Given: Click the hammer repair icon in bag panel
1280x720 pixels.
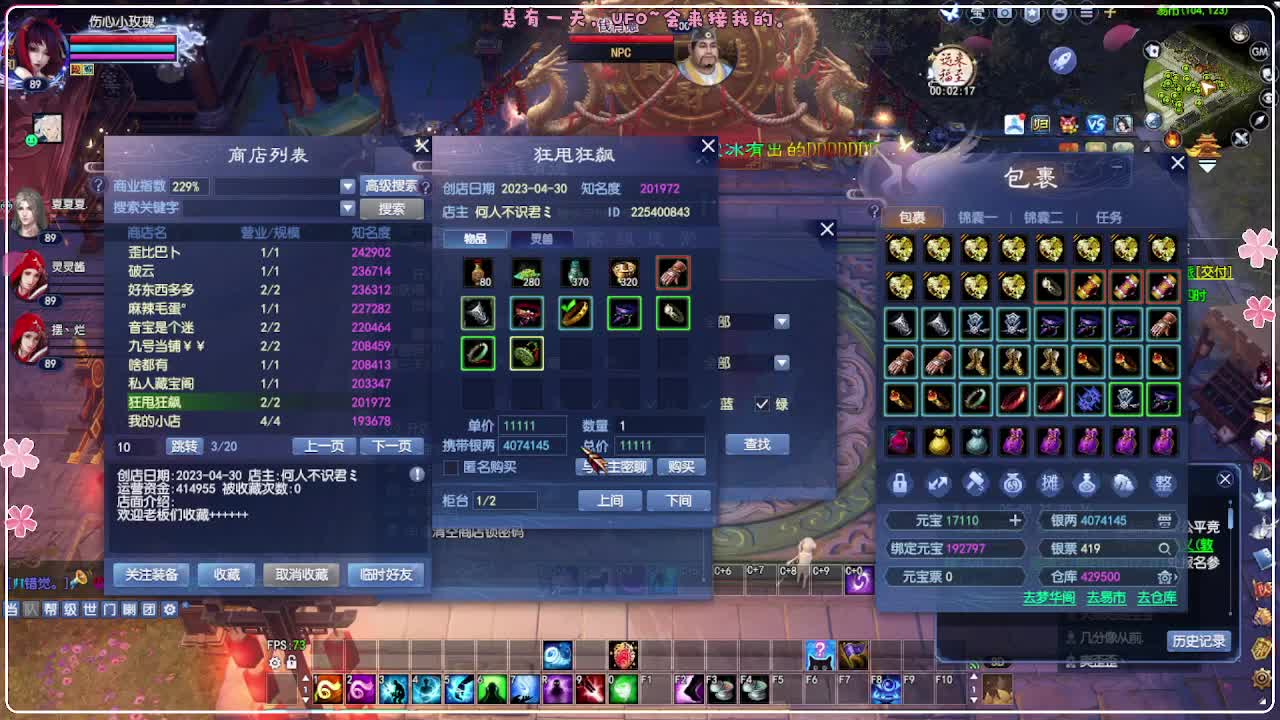Looking at the screenshot, I should pos(975,484).
